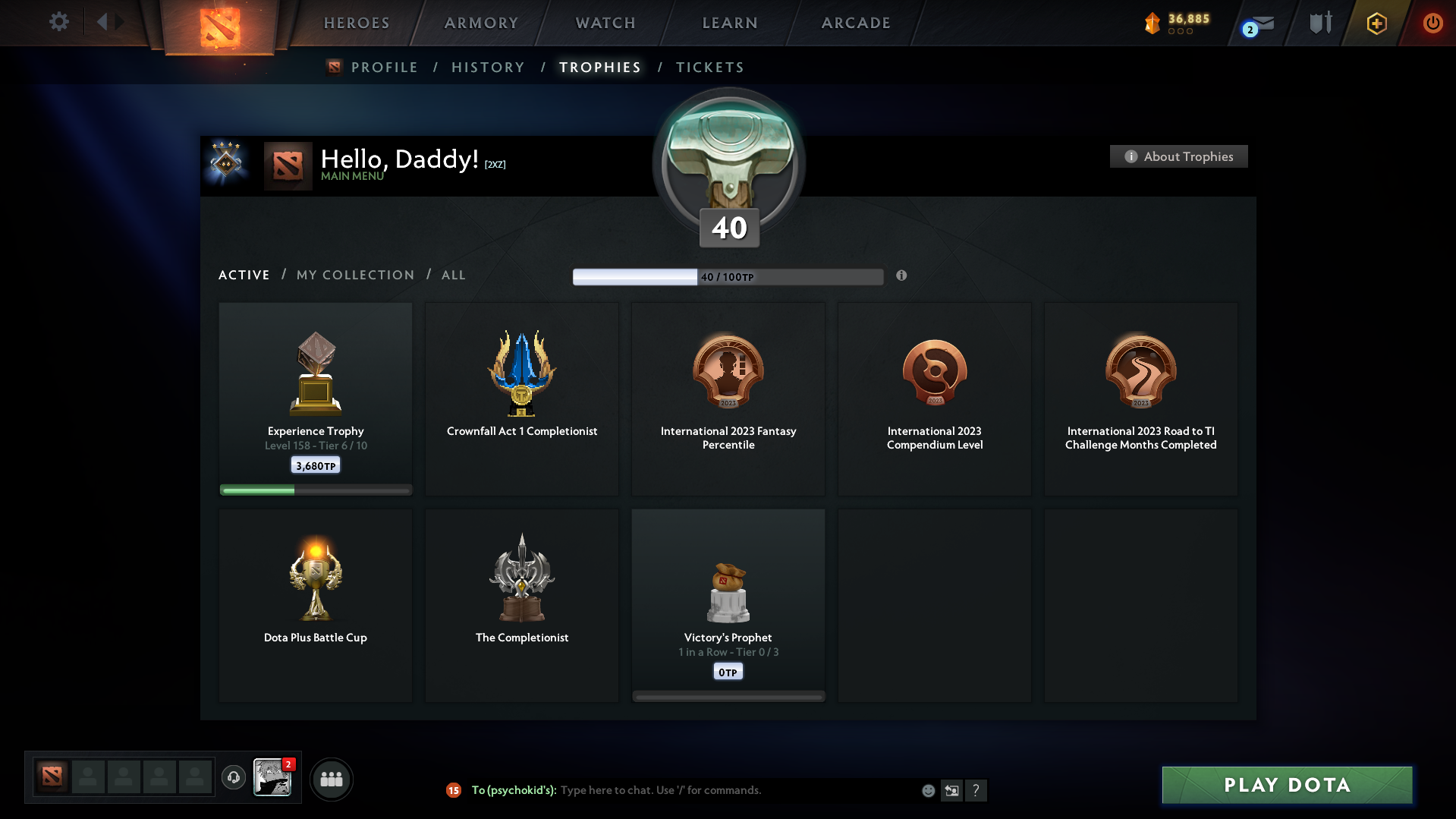Open the HISTORY profile subtab
The image size is (1456, 819).
488,67
